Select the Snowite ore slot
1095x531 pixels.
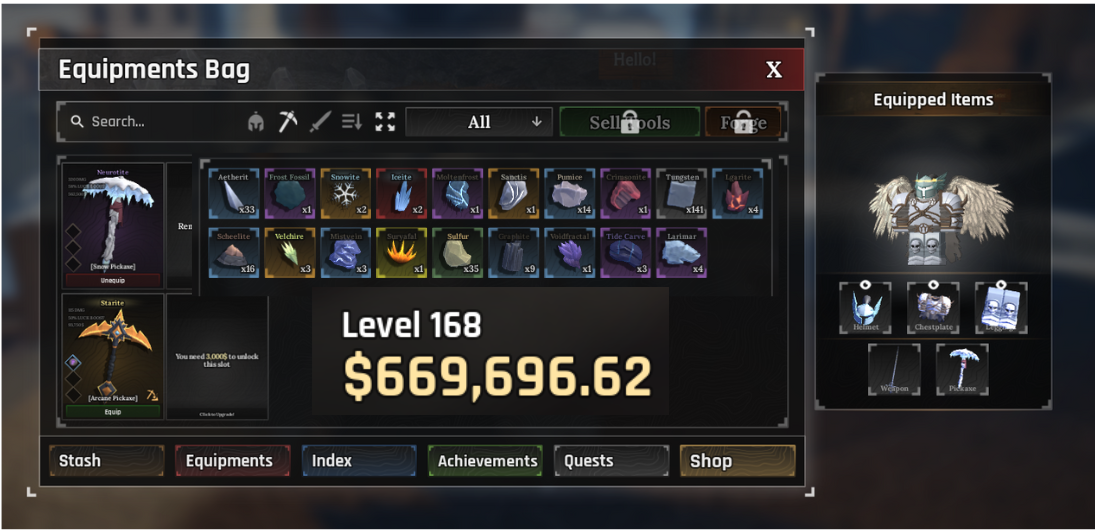[x=346, y=193]
